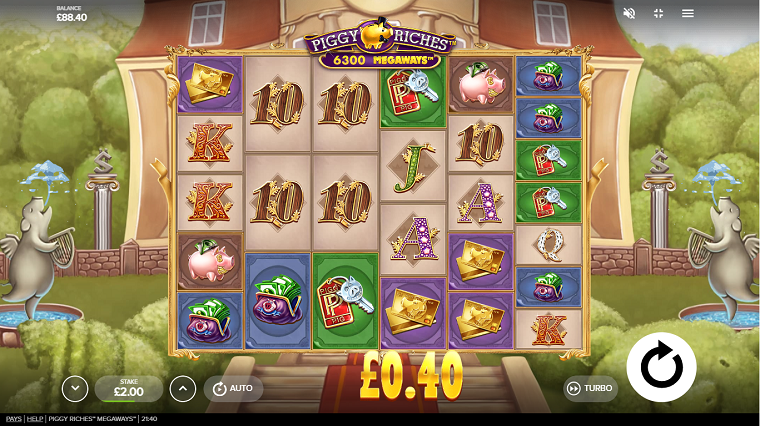Switch to fullscreen mode

pos(658,13)
